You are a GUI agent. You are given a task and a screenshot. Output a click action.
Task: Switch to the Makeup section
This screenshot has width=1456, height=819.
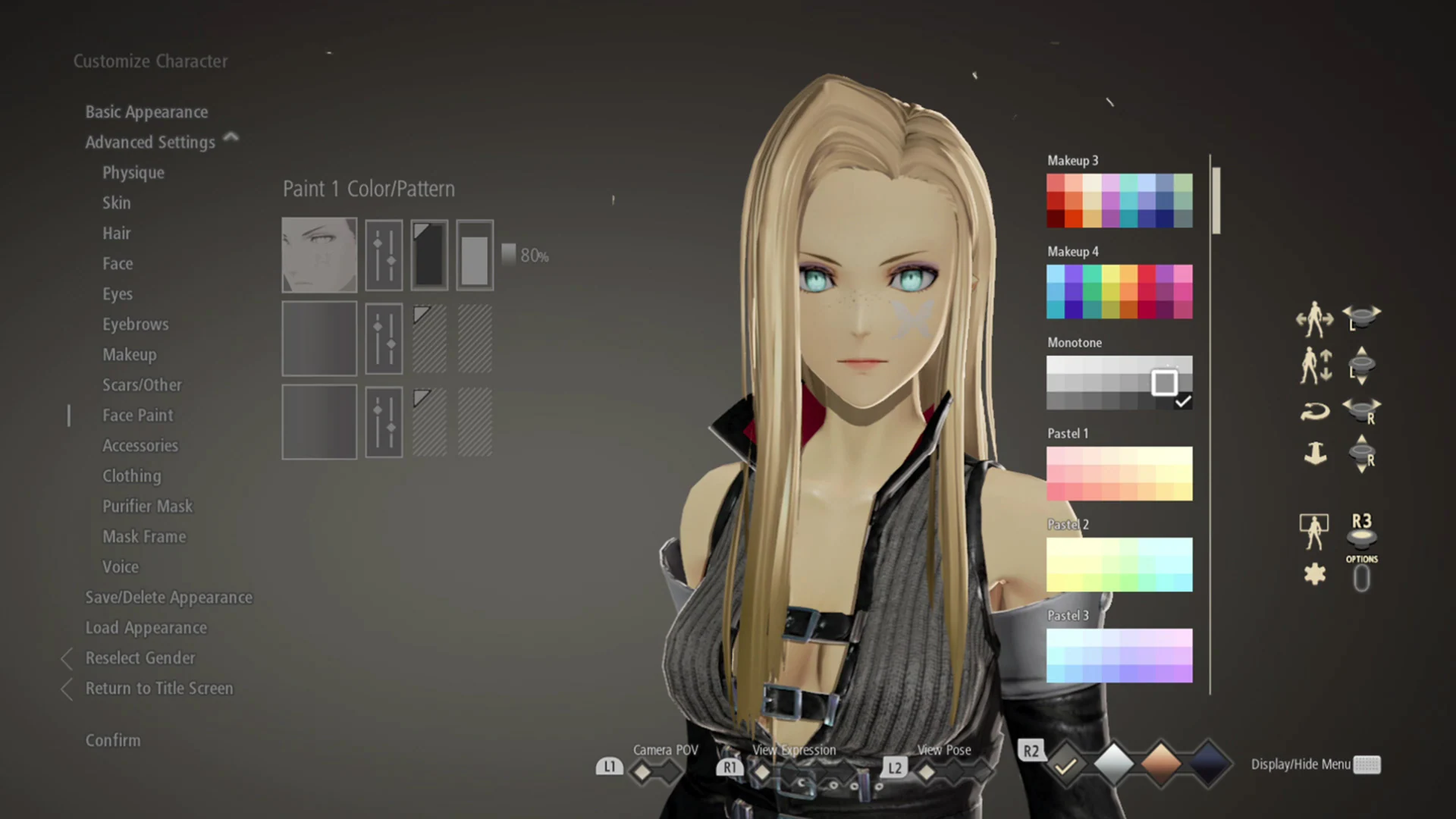[130, 354]
